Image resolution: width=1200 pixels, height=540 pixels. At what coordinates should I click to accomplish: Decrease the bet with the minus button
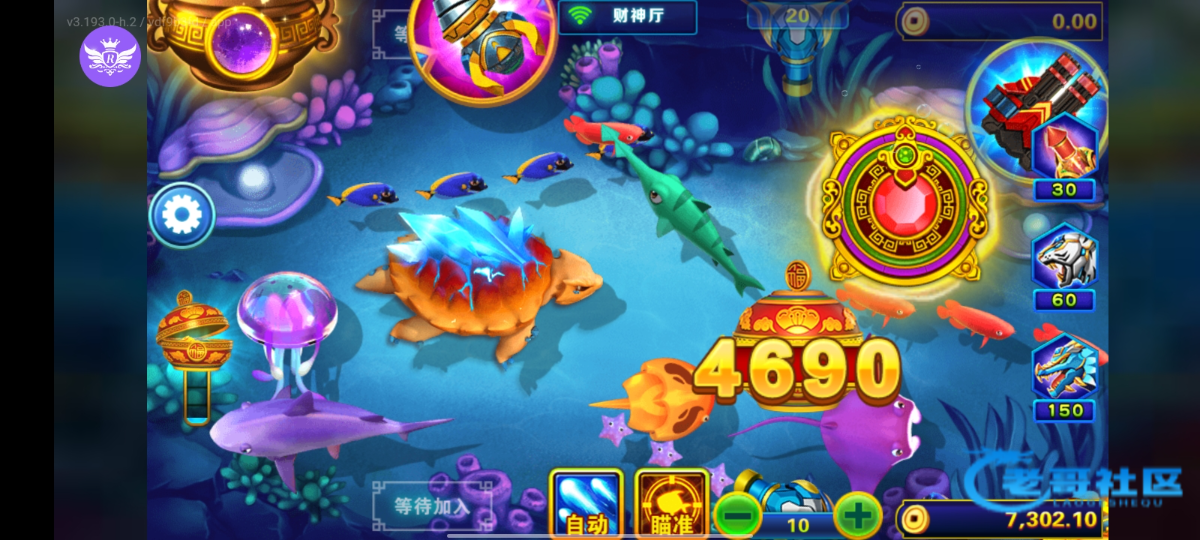pos(737,516)
